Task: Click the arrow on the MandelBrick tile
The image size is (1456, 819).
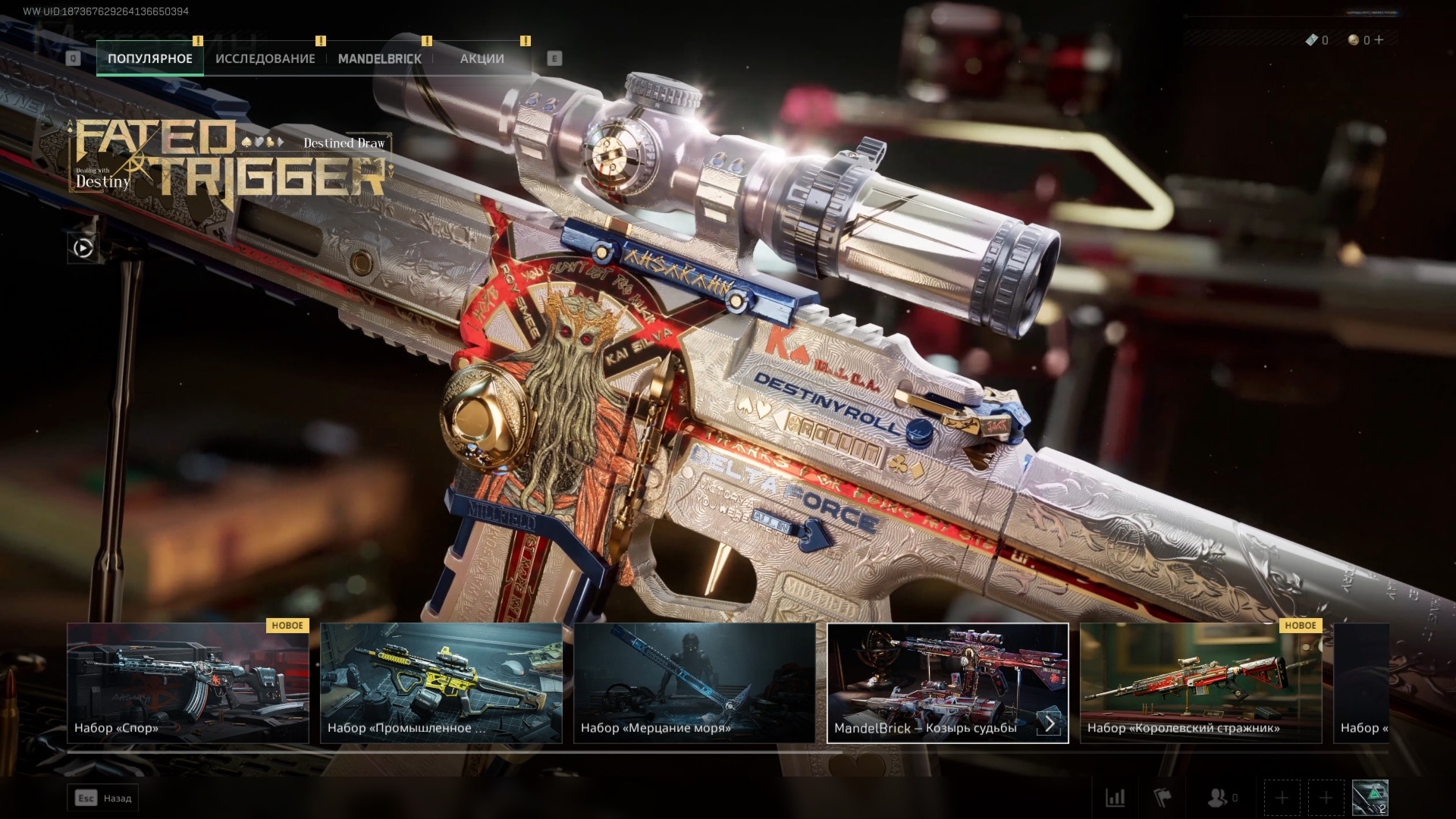Action: [1050, 723]
